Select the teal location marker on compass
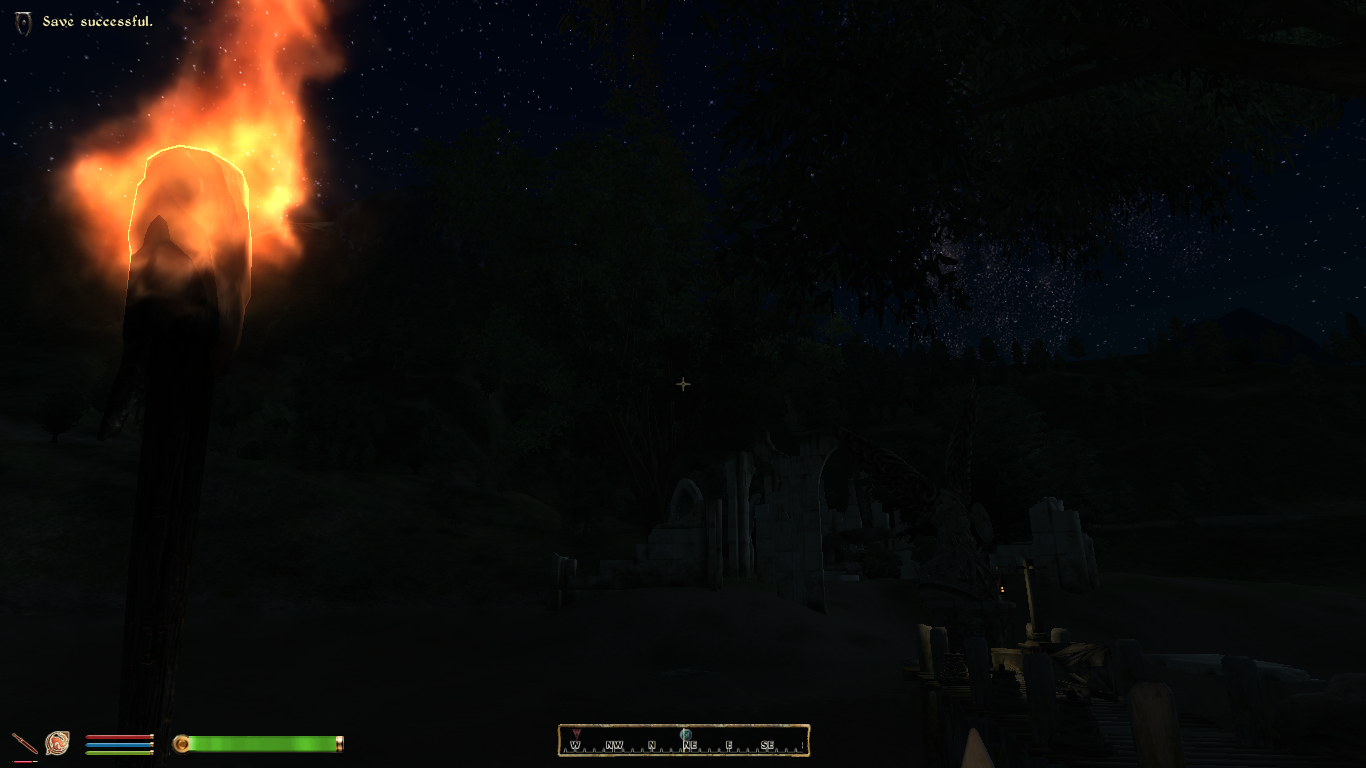 coord(686,735)
